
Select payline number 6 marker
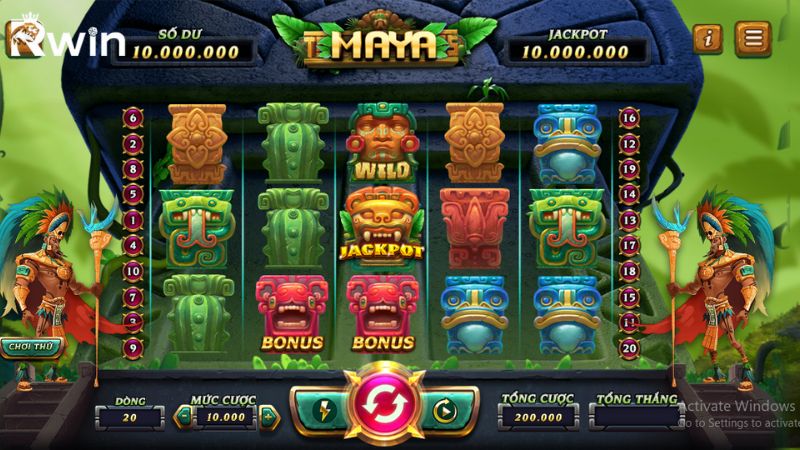click(x=133, y=117)
